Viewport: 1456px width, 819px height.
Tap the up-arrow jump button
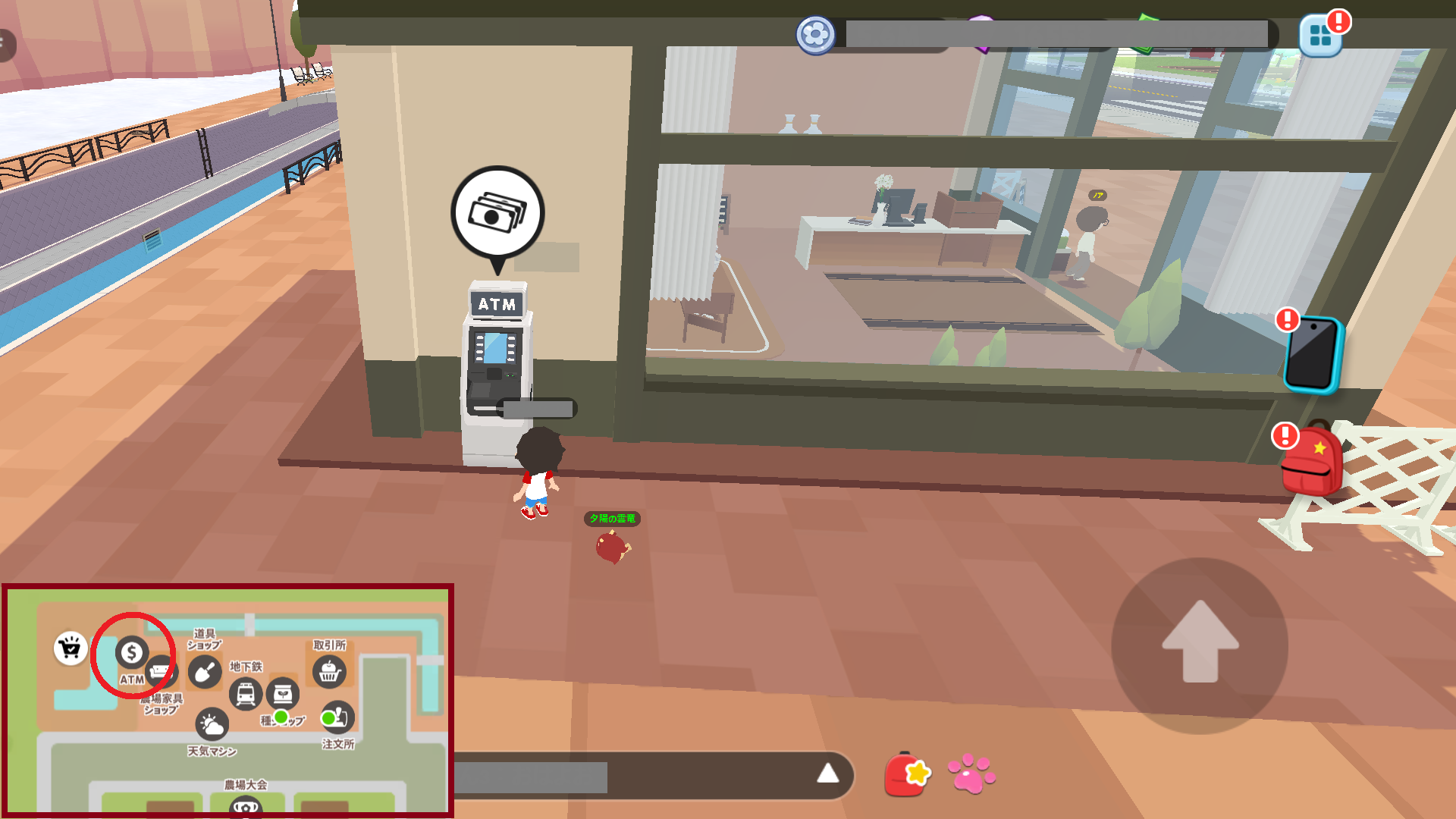[1200, 645]
